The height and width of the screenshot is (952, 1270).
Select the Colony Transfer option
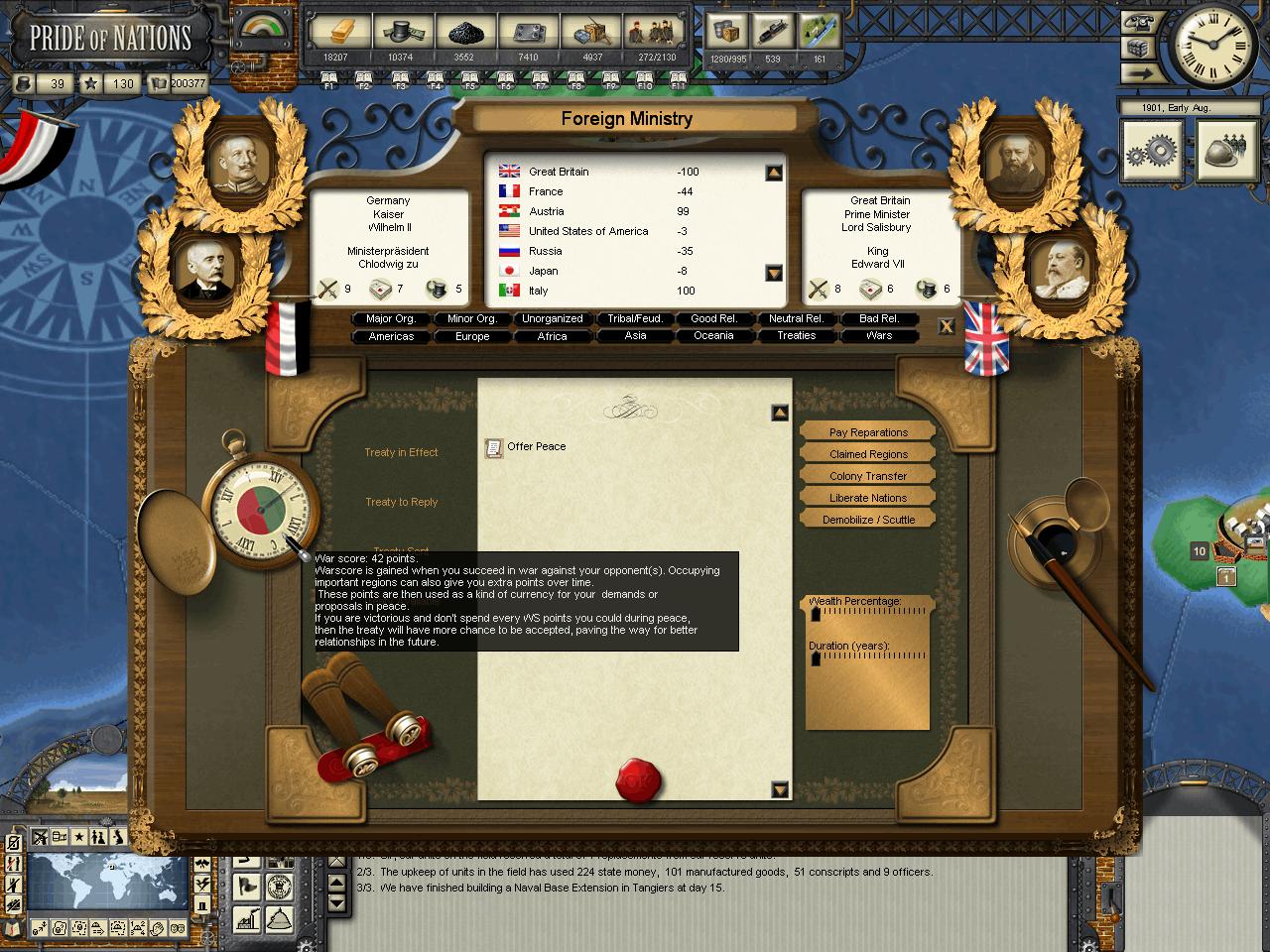pyautogui.click(x=868, y=476)
